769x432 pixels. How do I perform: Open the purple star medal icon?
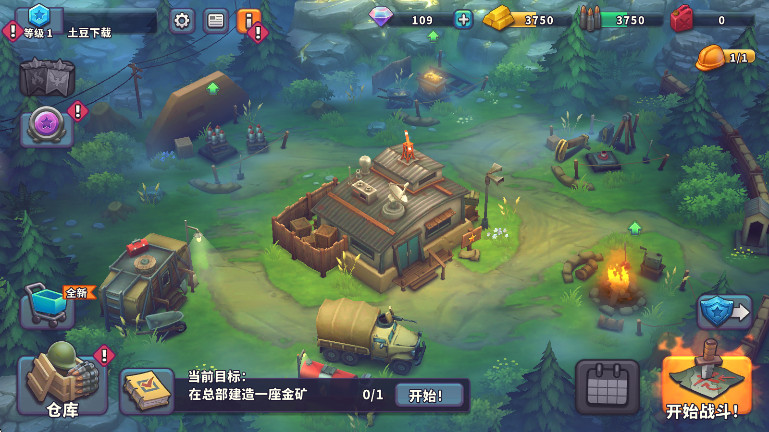(46, 127)
